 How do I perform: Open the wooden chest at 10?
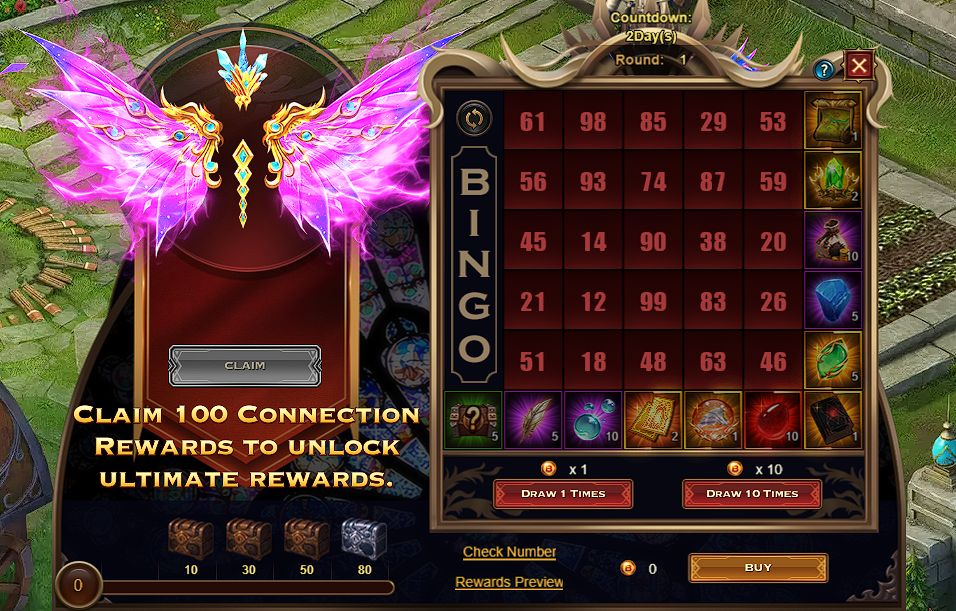point(188,538)
